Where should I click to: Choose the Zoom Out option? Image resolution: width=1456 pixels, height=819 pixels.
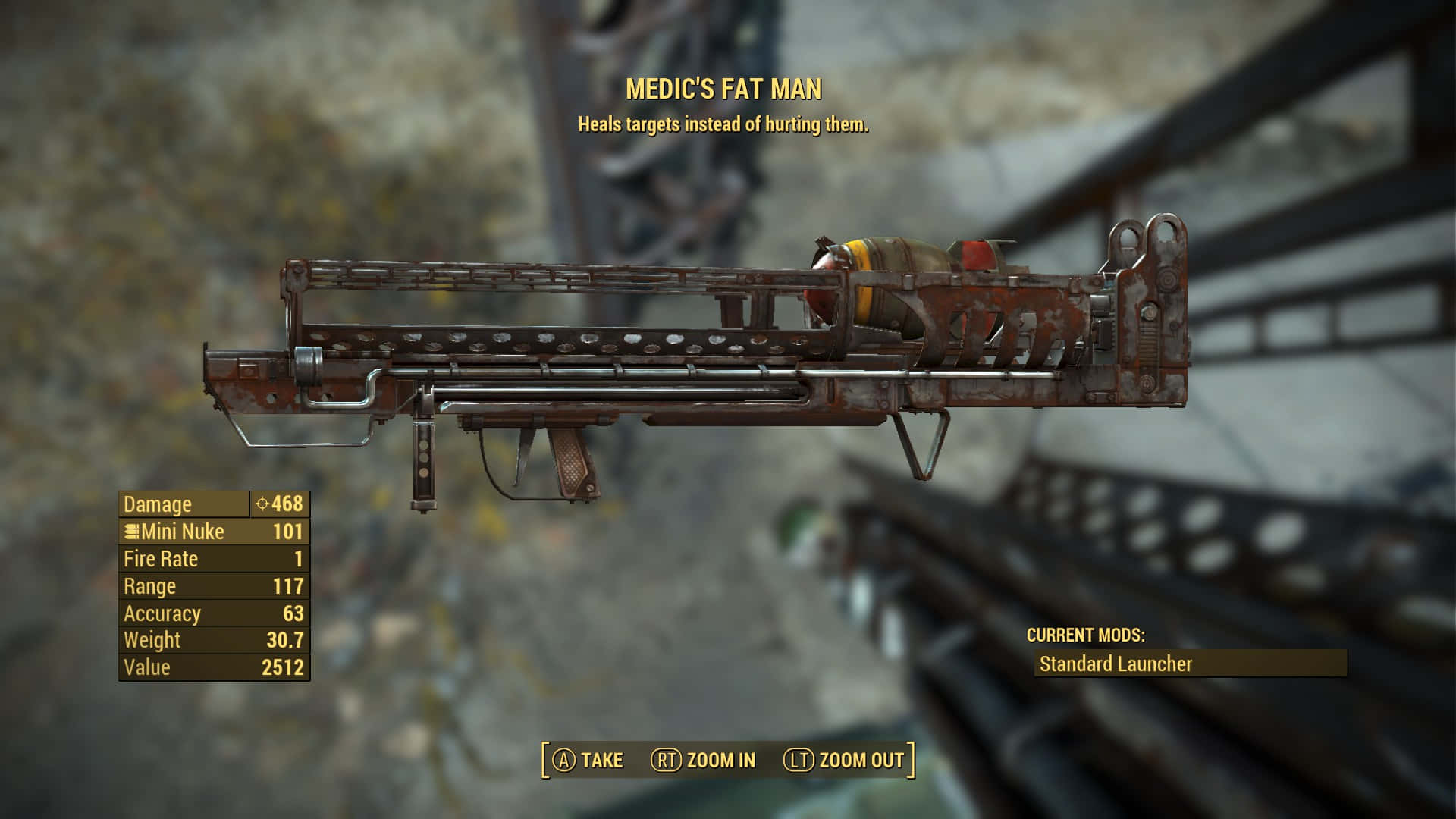coord(844,760)
